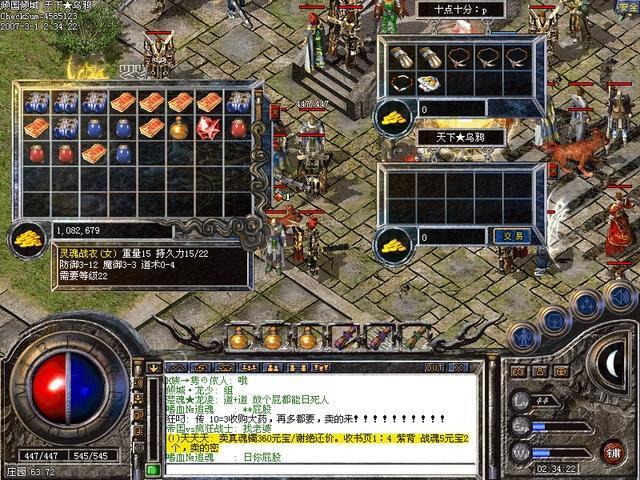The height and width of the screenshot is (480, 640).
Task: Open the 铺 shop round button
Action: pyautogui.click(x=611, y=452)
